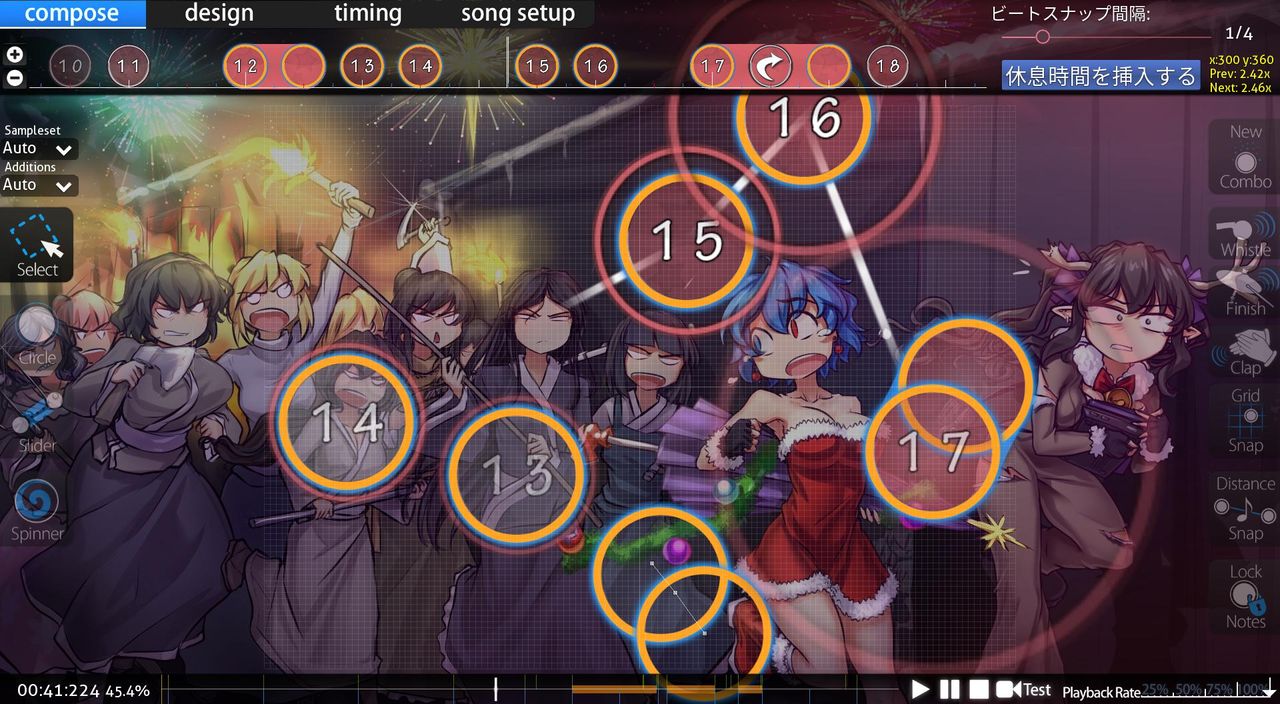The image size is (1280, 704).
Task: Activate the Slider tool
Action: [37, 420]
